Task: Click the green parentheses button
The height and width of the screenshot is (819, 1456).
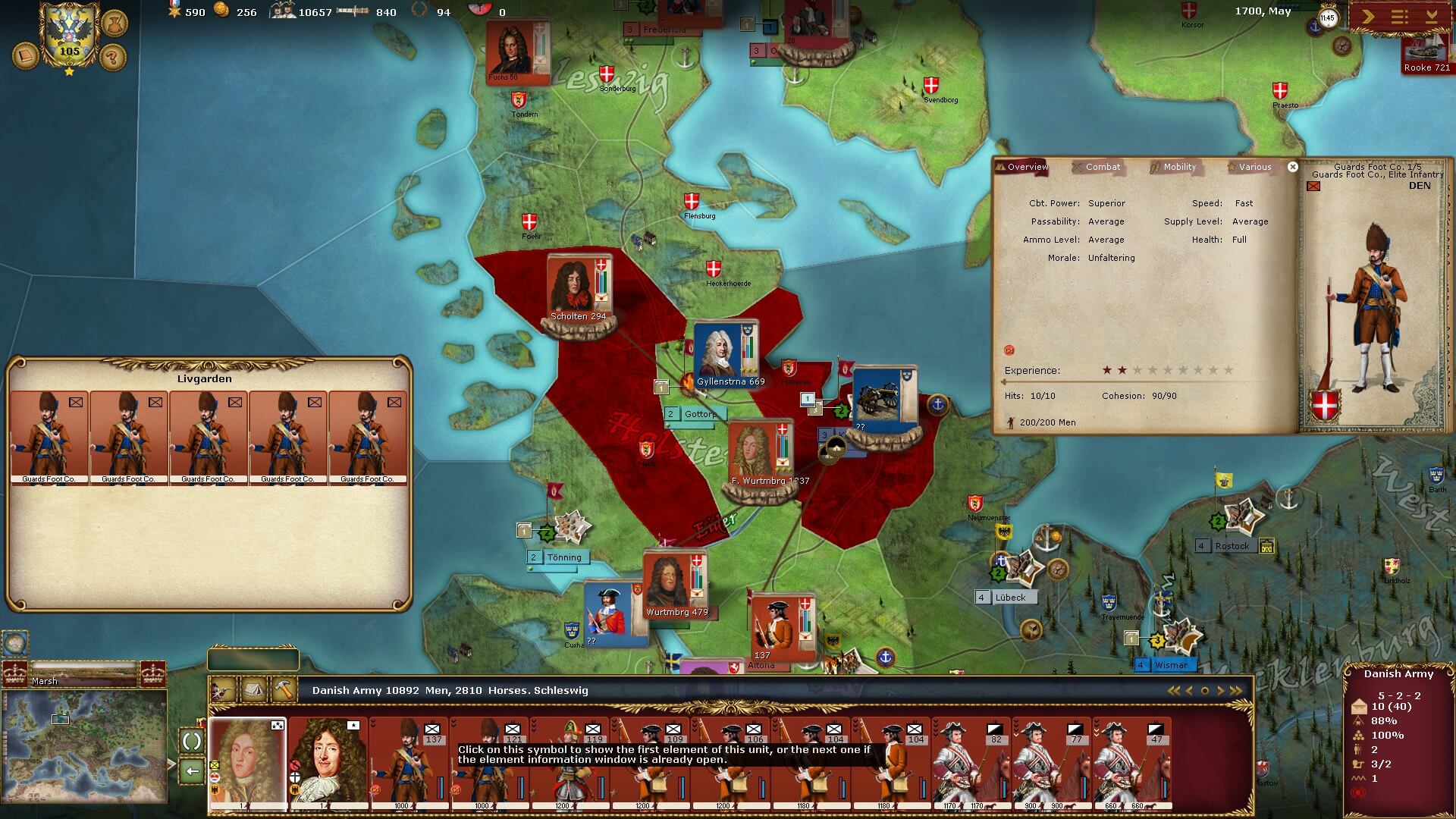Action: click(192, 741)
